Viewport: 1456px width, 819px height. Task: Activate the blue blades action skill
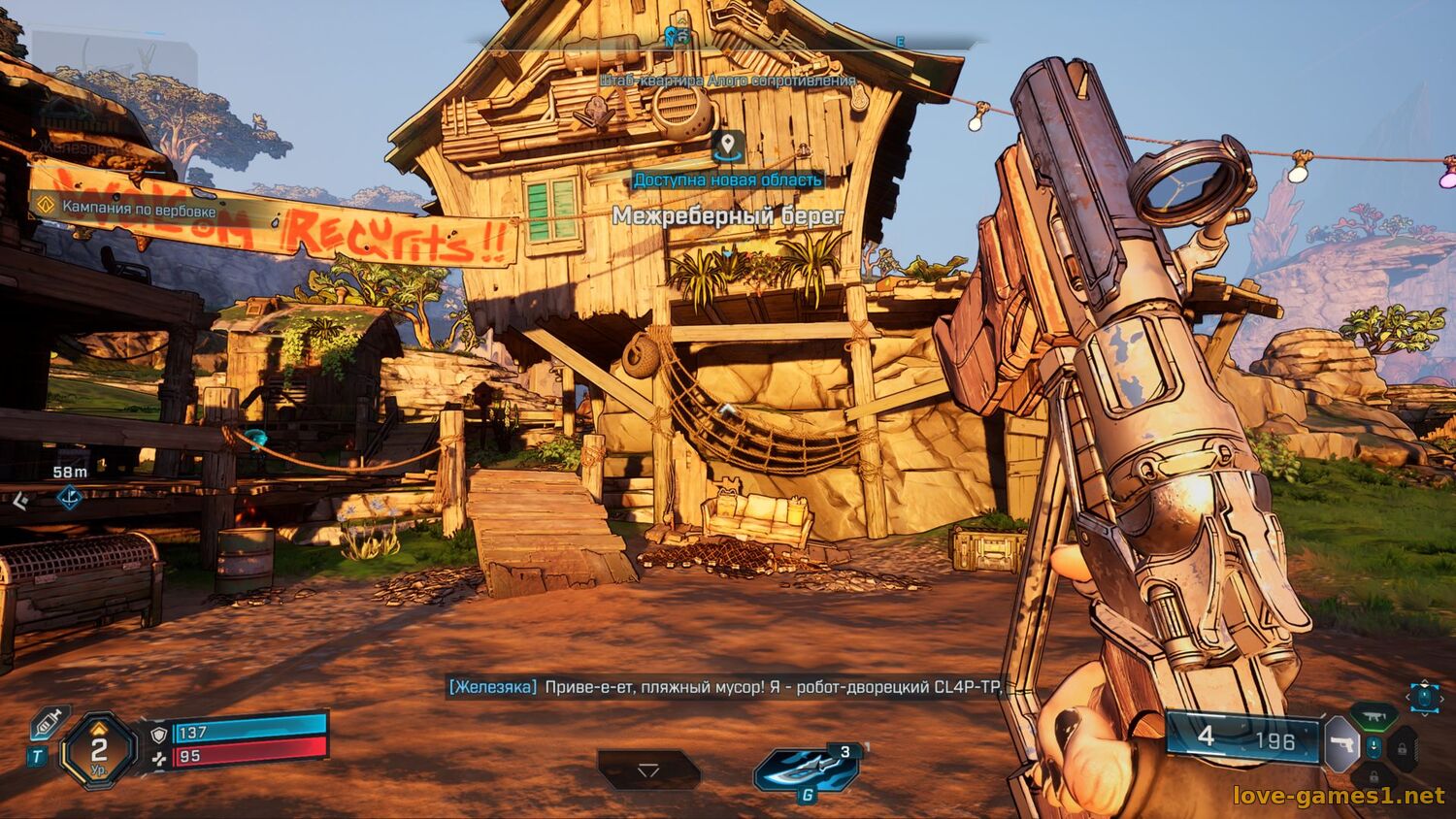pyautogui.click(x=805, y=769)
